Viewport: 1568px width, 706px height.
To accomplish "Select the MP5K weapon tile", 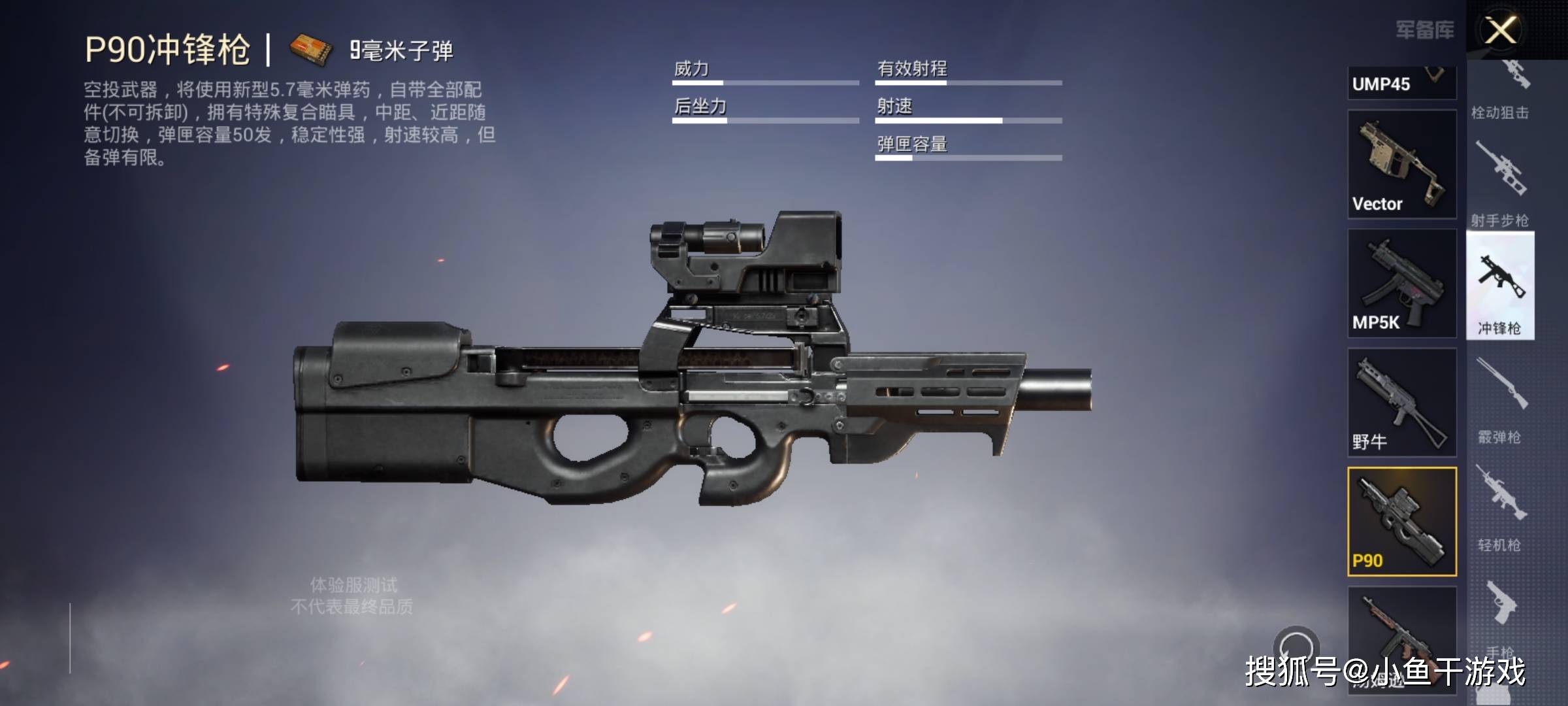I will coord(1401,283).
